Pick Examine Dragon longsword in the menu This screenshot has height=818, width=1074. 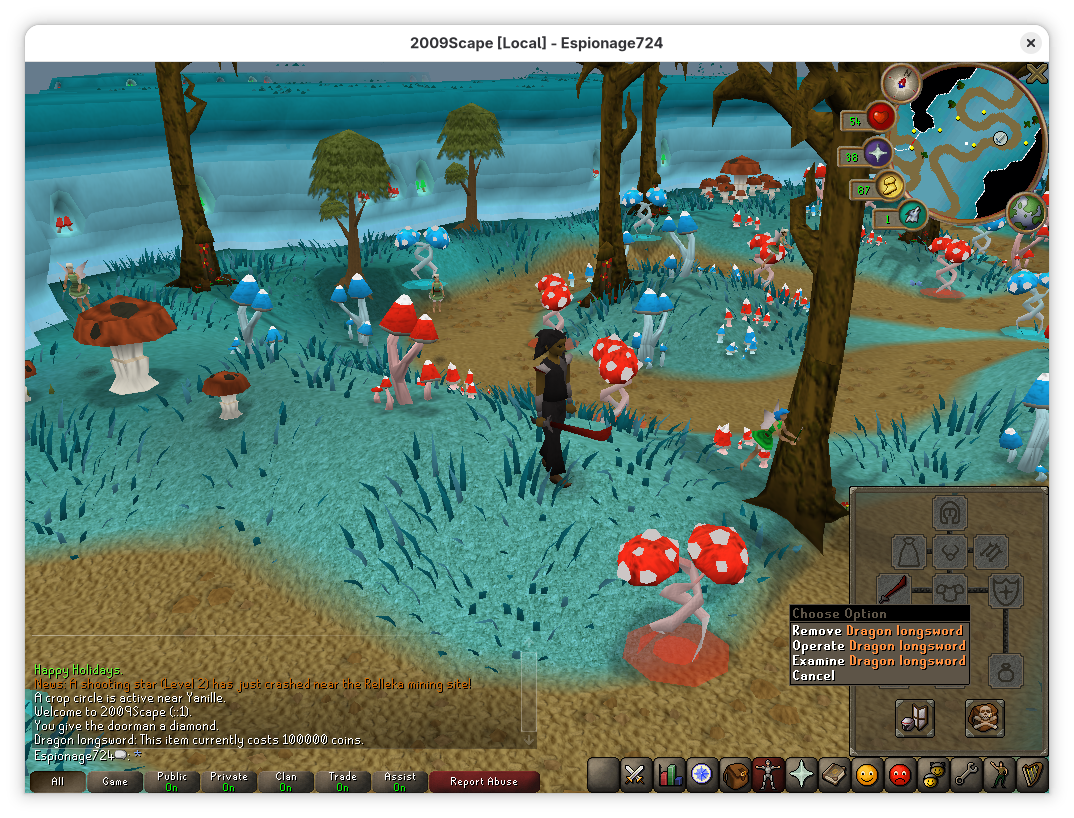[877, 661]
